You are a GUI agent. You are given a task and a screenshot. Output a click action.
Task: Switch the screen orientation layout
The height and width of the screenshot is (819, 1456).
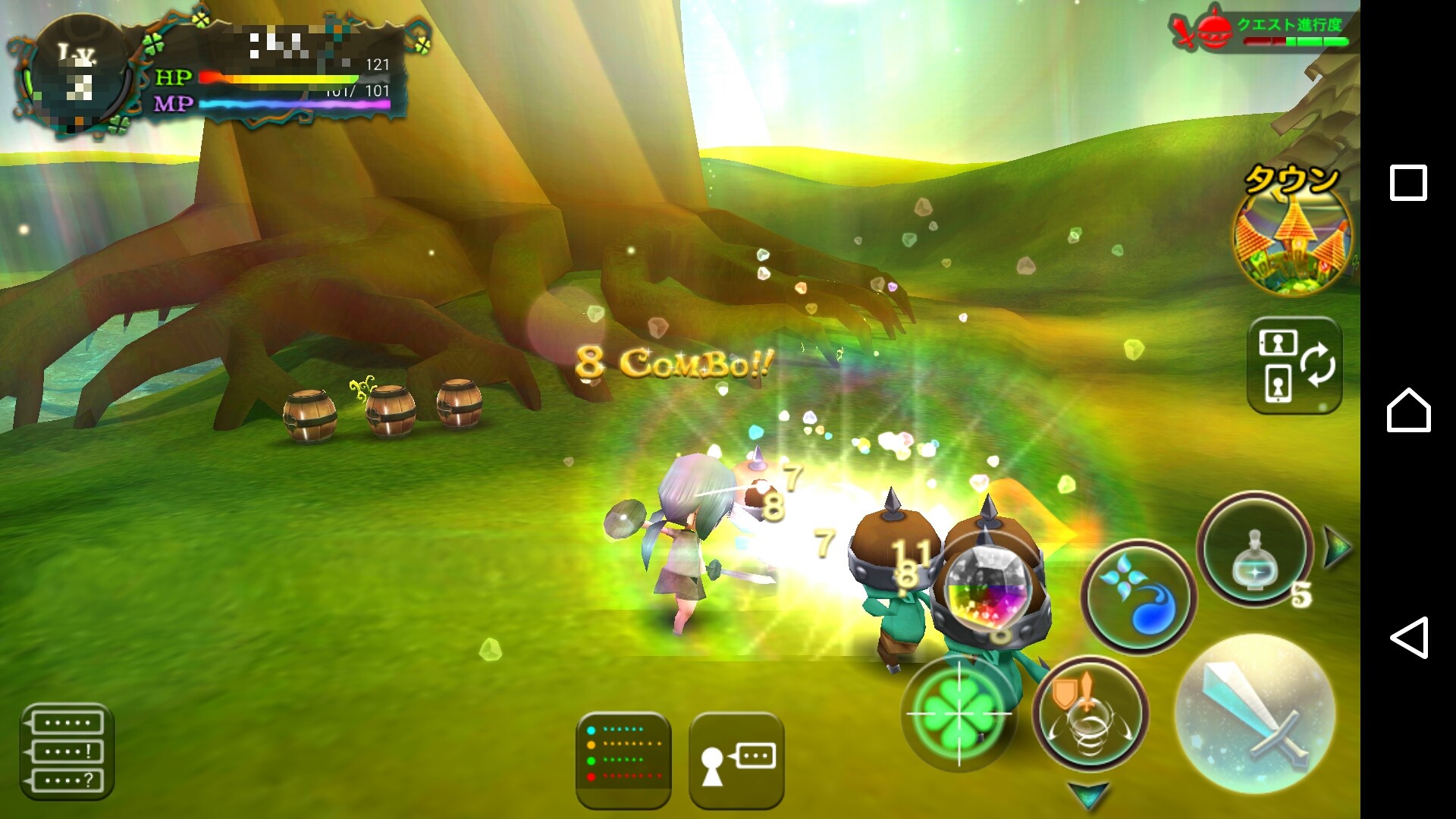(1294, 366)
